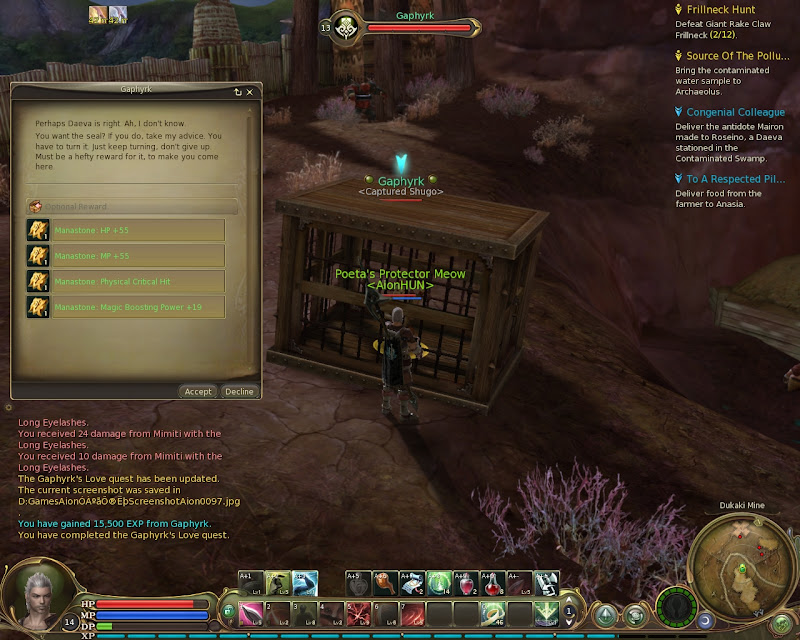Select Manastone: Physical Critical Hit reward
The width and height of the screenshot is (800, 640).
coord(125,281)
